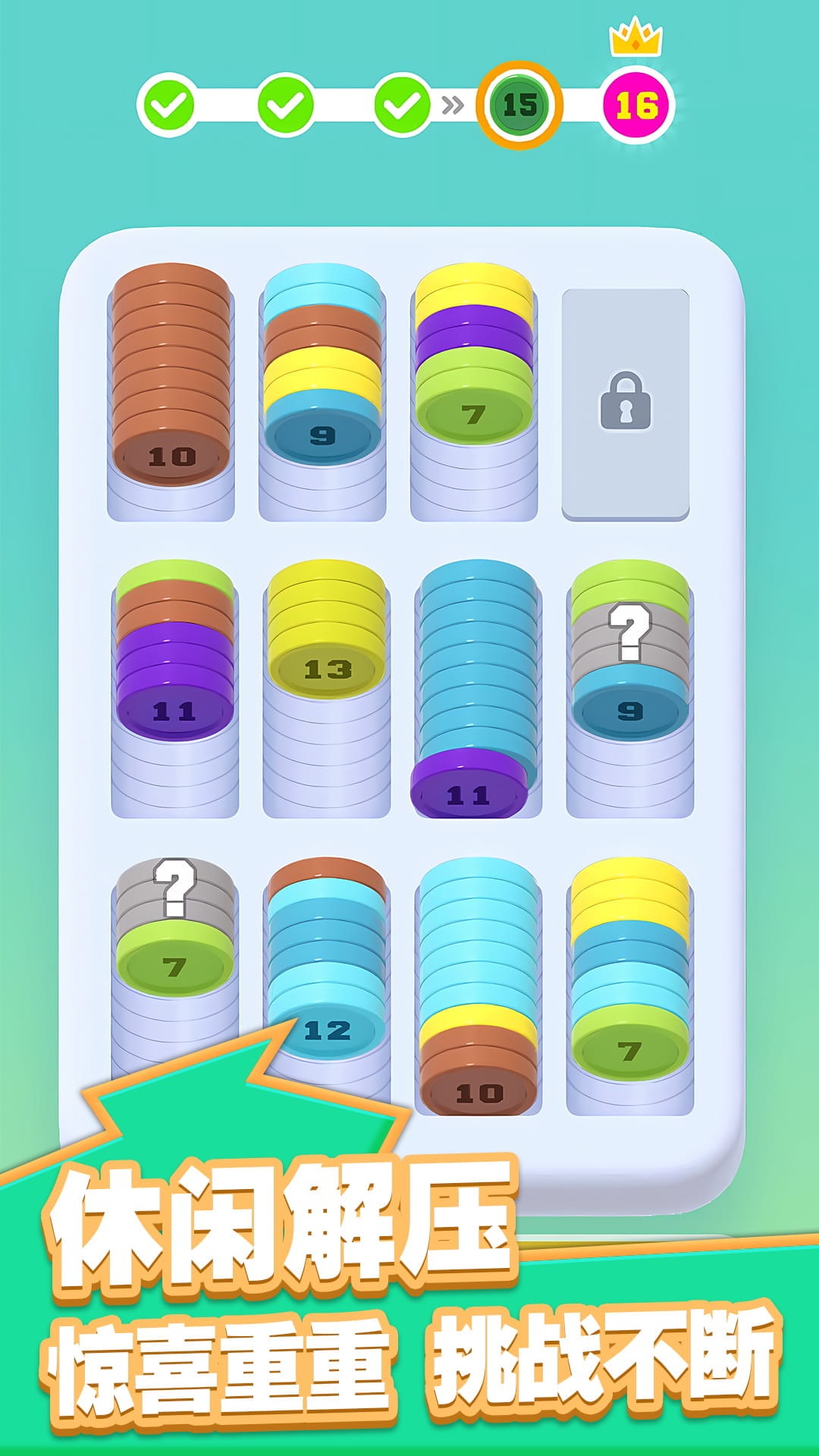Tap the crowned level 16 marker
The width and height of the screenshot is (819, 1456).
pos(637,105)
